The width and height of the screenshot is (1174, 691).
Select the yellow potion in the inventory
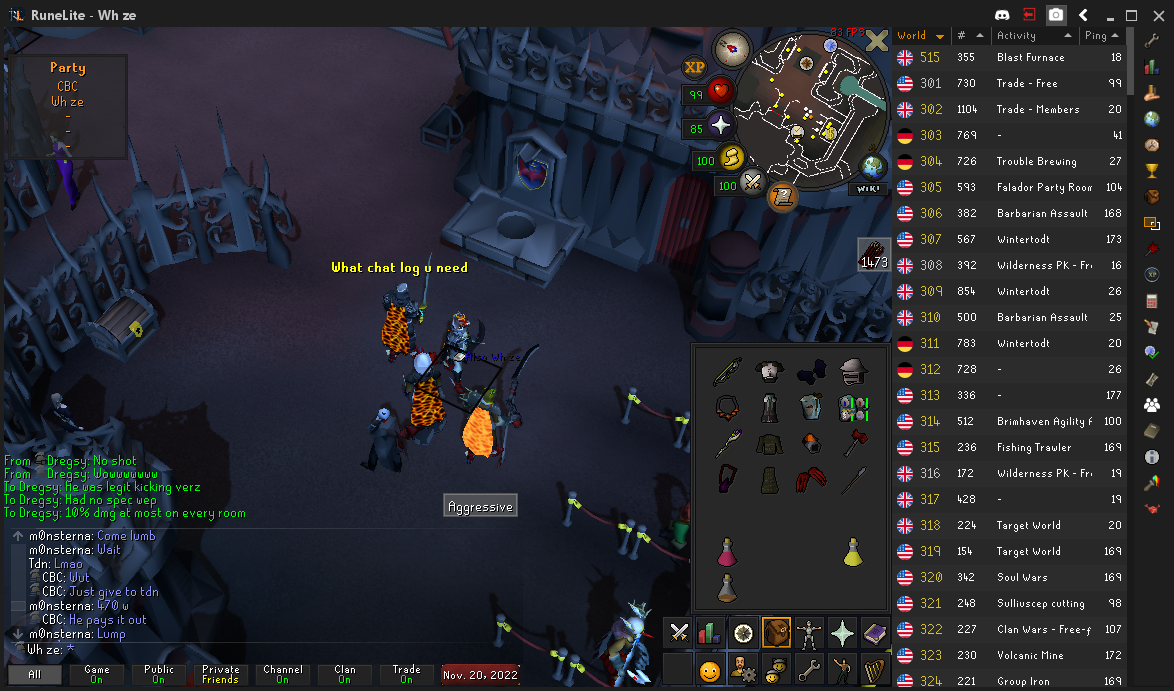852,551
